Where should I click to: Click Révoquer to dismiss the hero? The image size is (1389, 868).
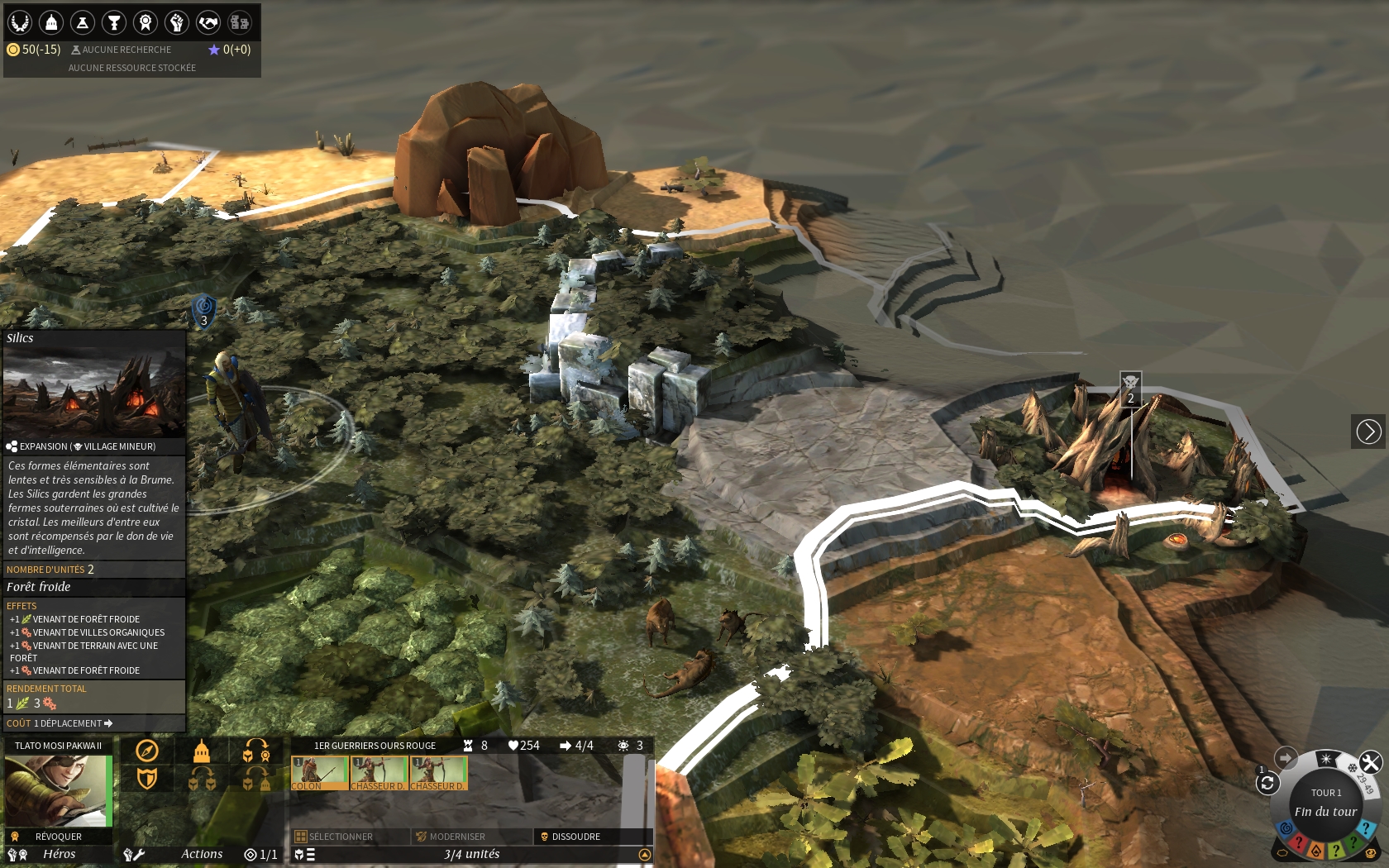[x=58, y=837]
